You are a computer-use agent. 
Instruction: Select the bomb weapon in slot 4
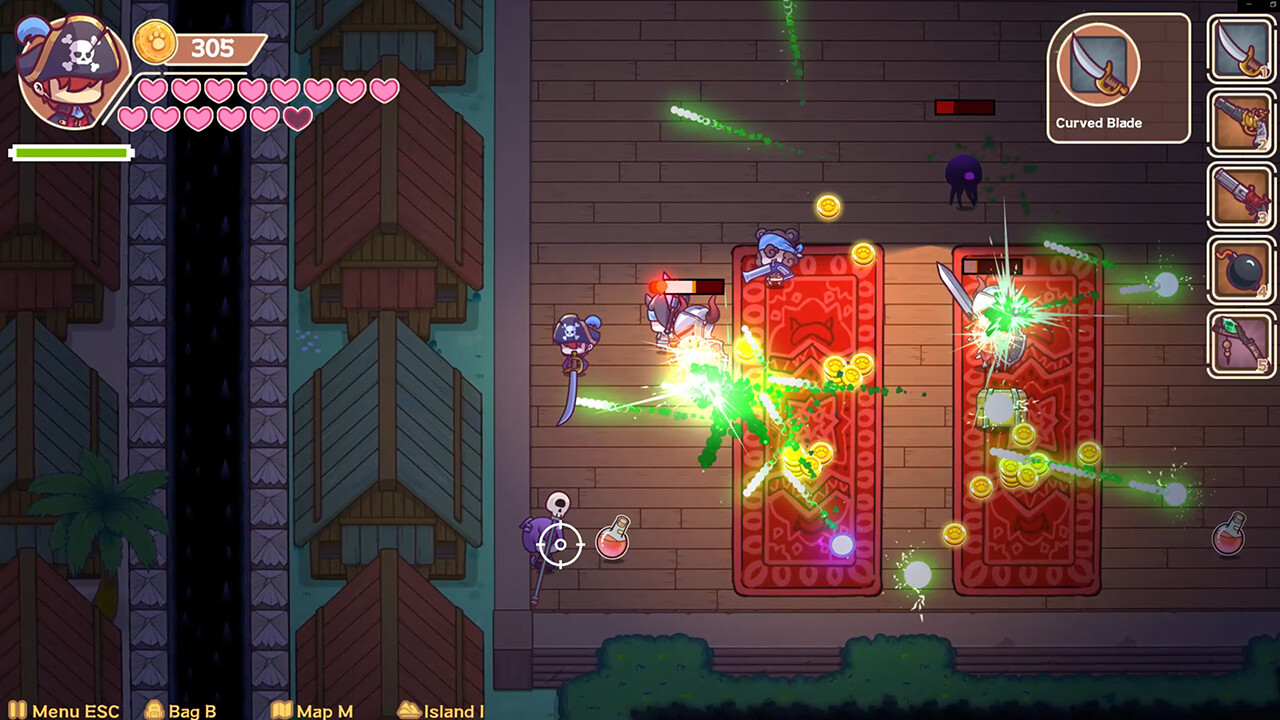point(1241,268)
